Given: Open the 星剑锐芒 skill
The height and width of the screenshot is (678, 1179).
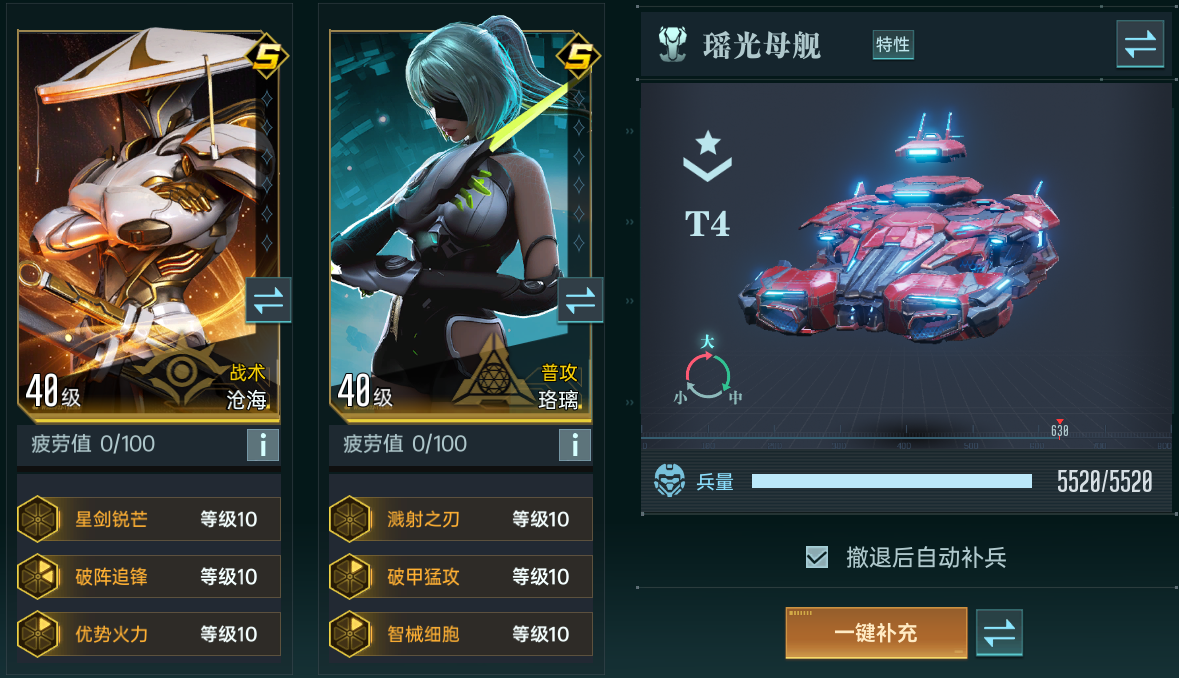Looking at the screenshot, I should tap(149, 519).
